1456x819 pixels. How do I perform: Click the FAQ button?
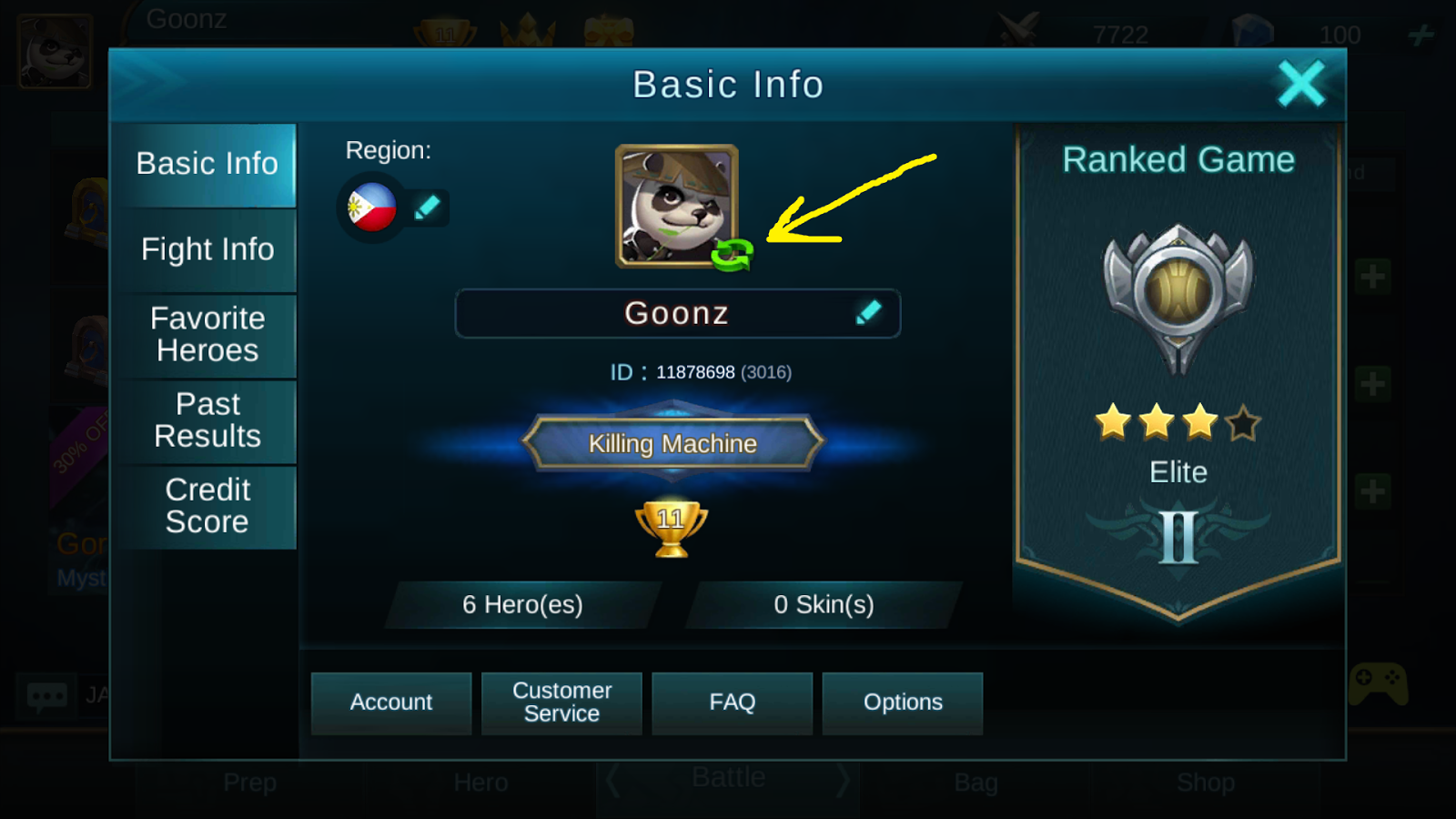point(732,703)
